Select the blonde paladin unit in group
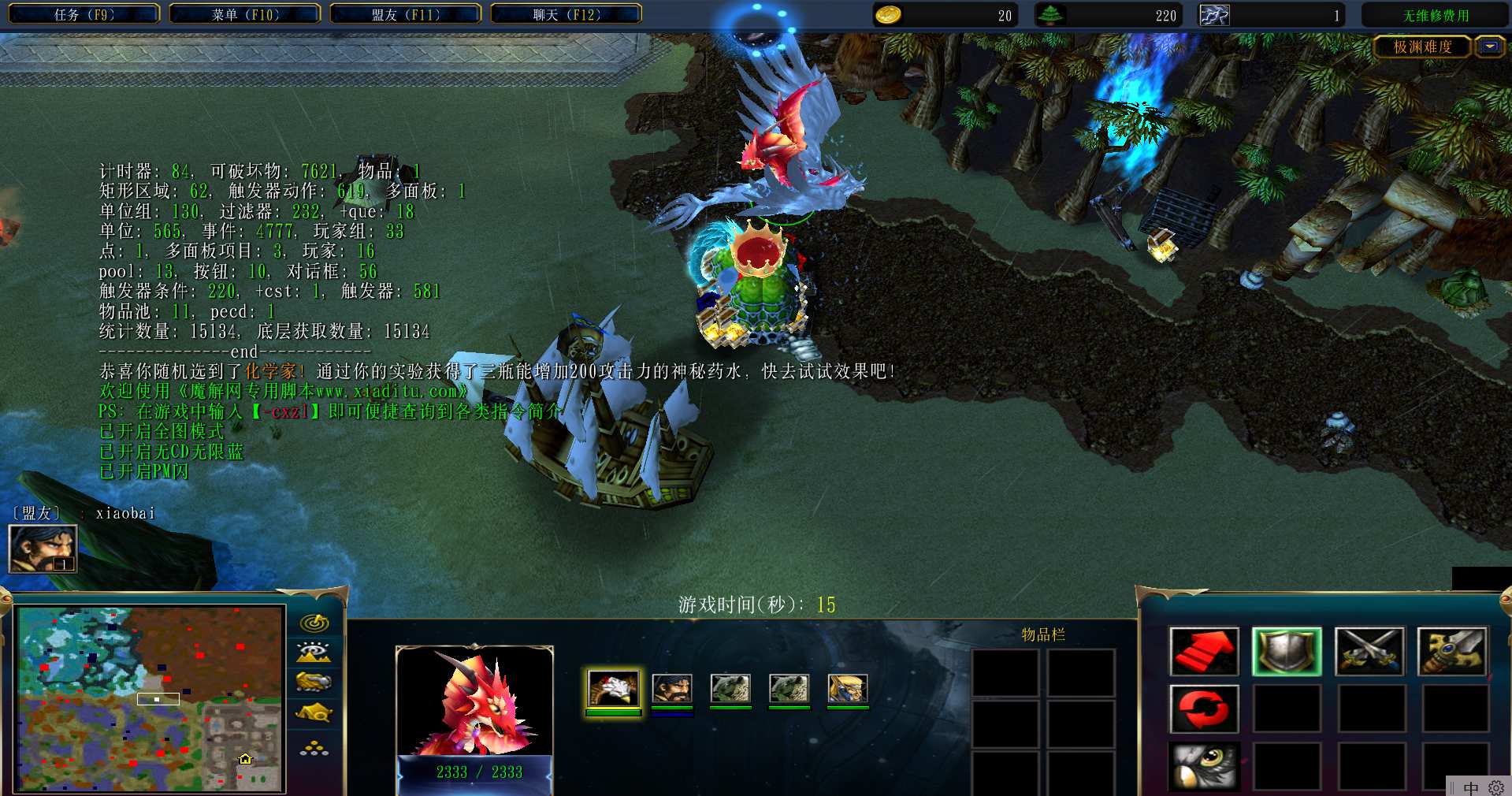Image resolution: width=1512 pixels, height=796 pixels. click(848, 688)
